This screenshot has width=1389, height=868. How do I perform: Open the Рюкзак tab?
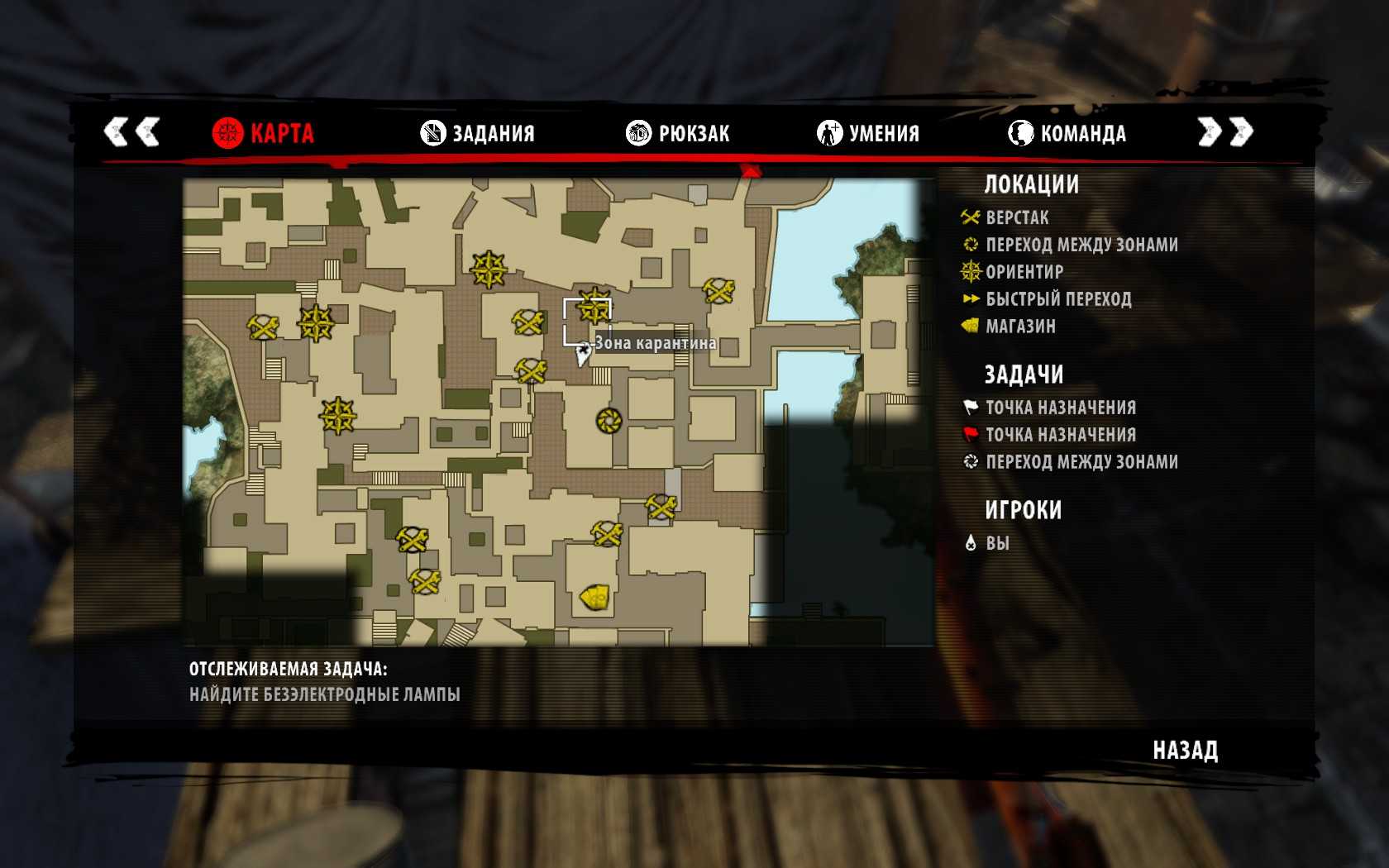(x=678, y=133)
